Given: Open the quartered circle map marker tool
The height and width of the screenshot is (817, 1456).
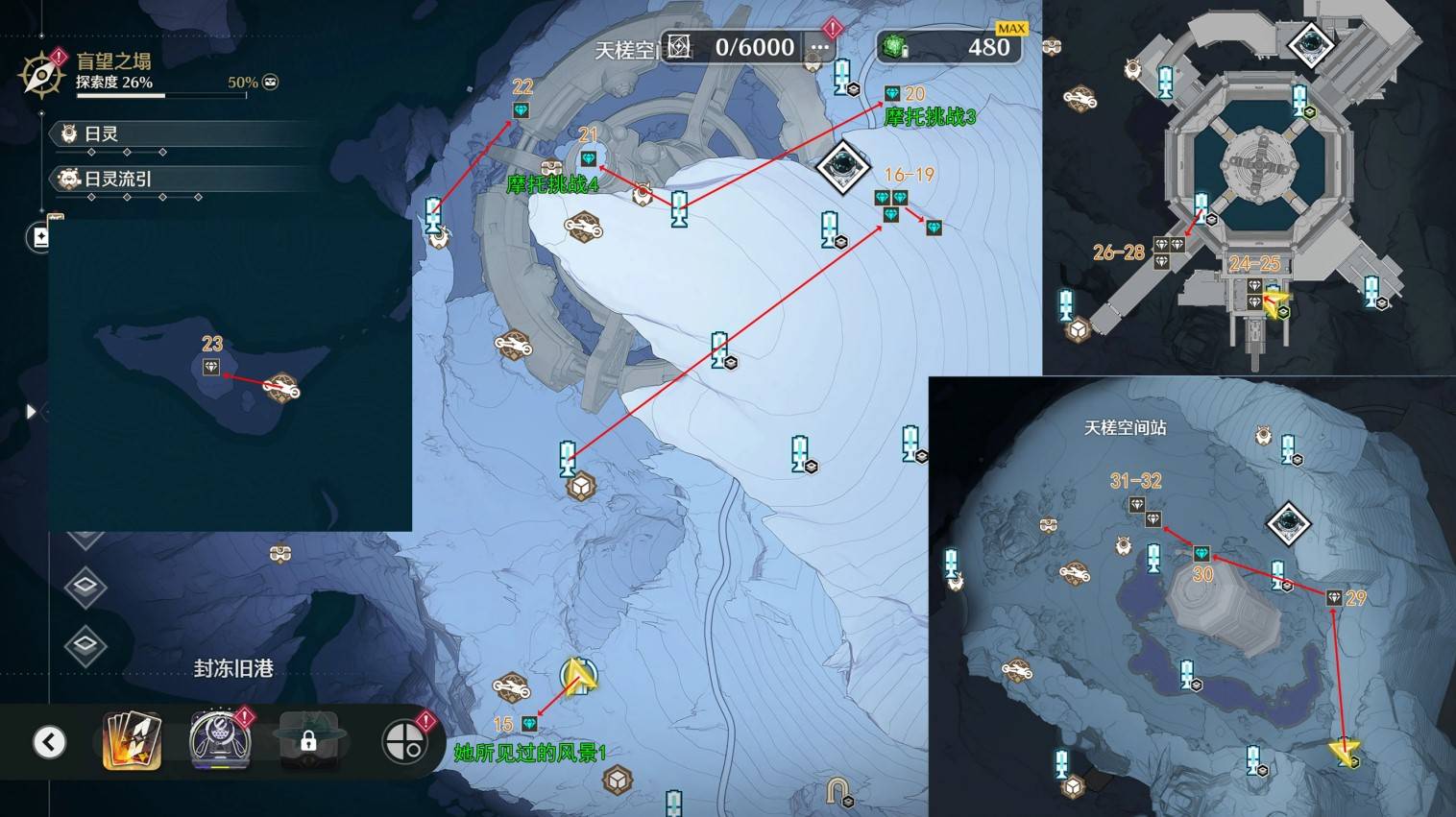Looking at the screenshot, I should point(403,742).
